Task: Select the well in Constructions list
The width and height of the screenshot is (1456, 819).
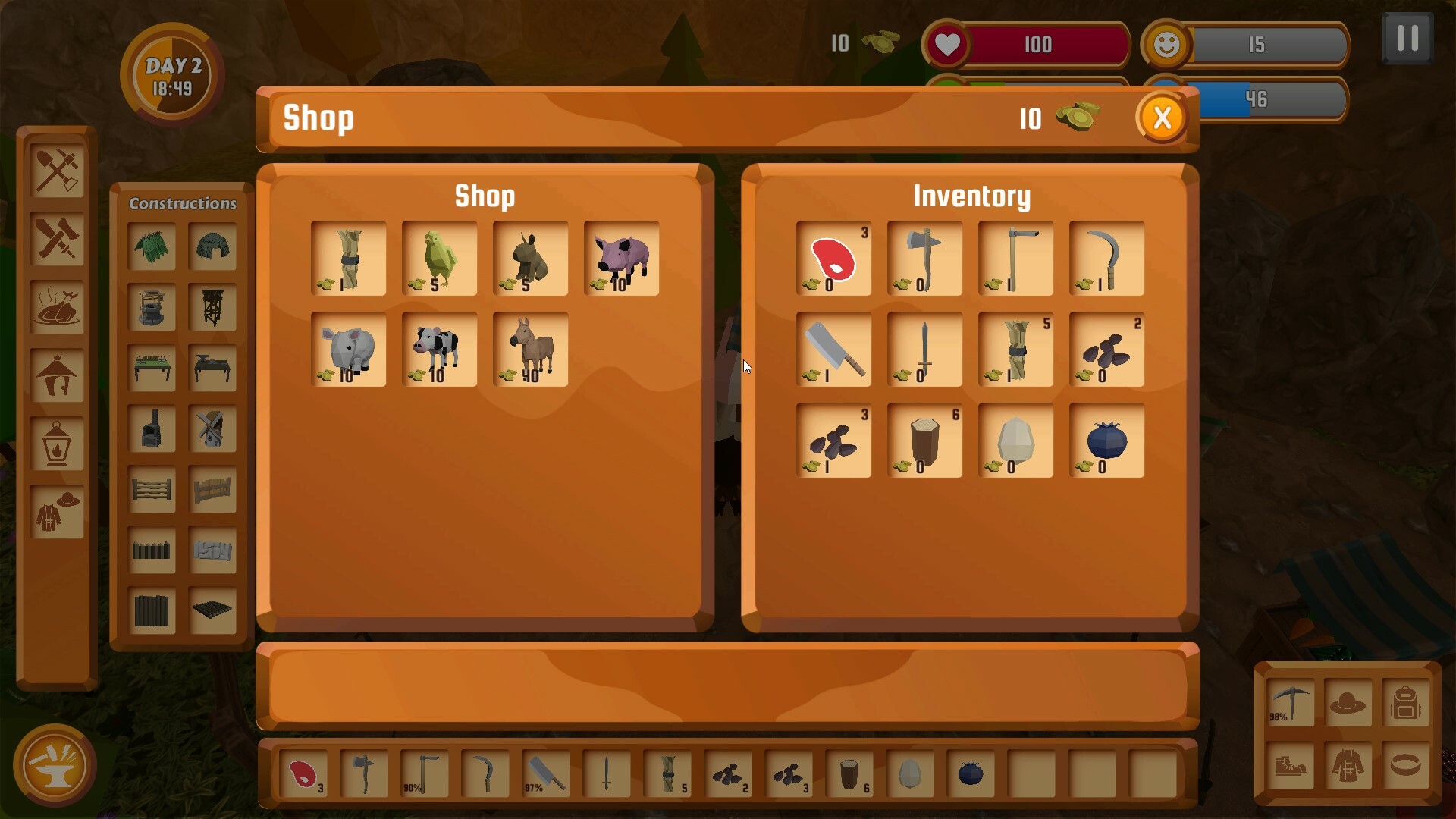Action: point(152,307)
